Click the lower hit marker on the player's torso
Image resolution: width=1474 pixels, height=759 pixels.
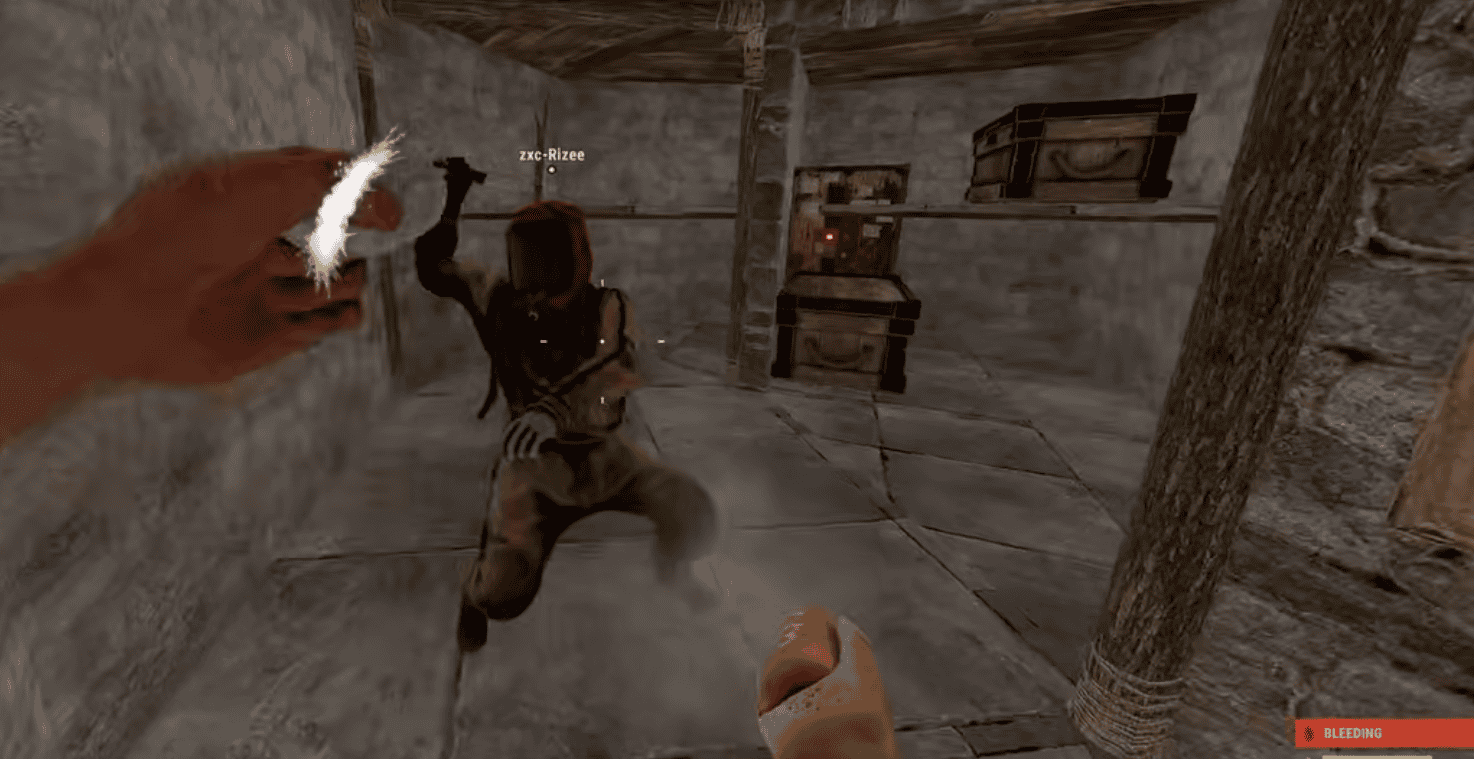(x=602, y=399)
